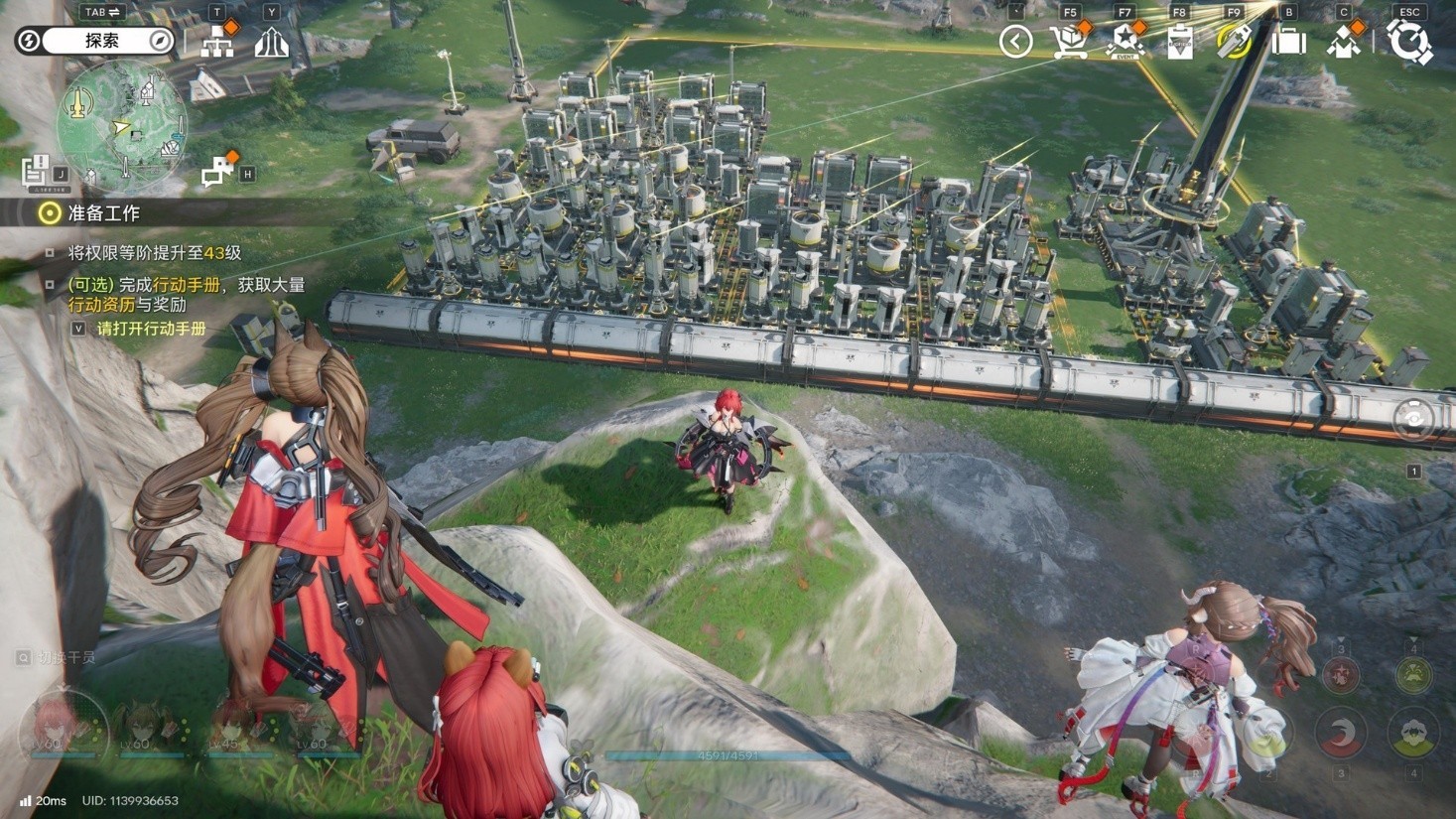Open the briefcase backpack icon

pyautogui.click(x=1288, y=43)
